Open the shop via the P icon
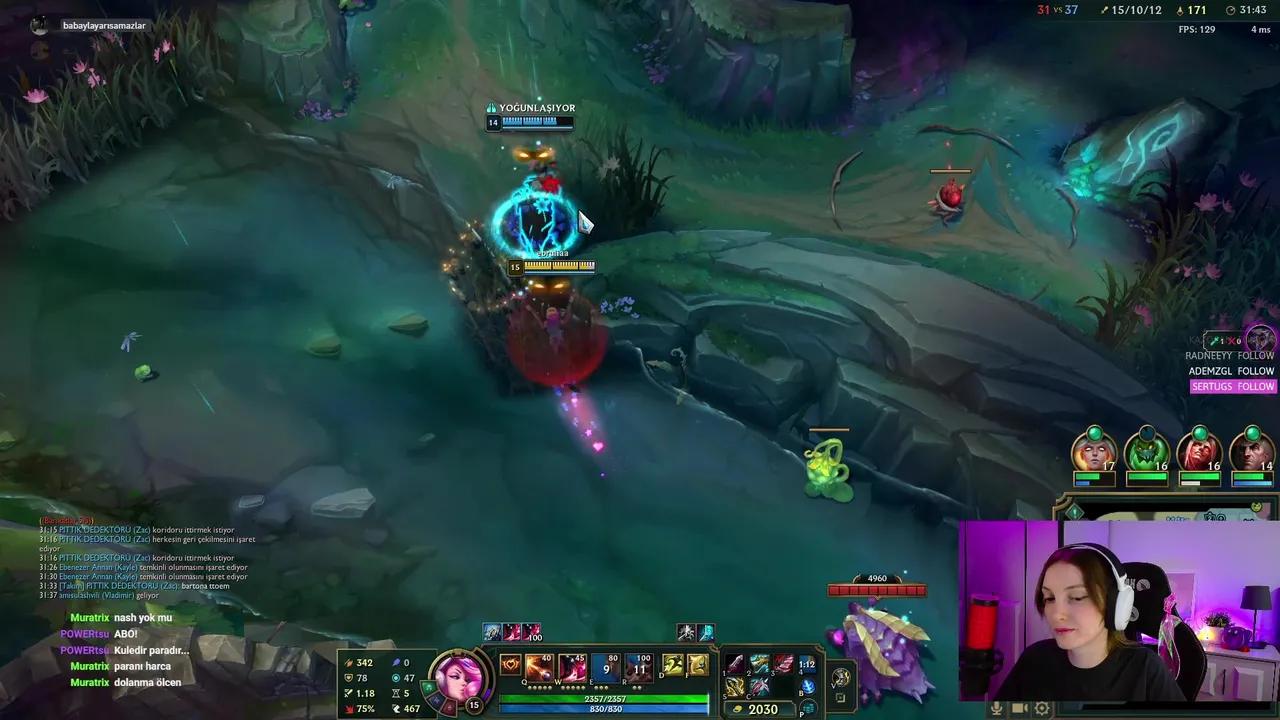 click(807, 707)
